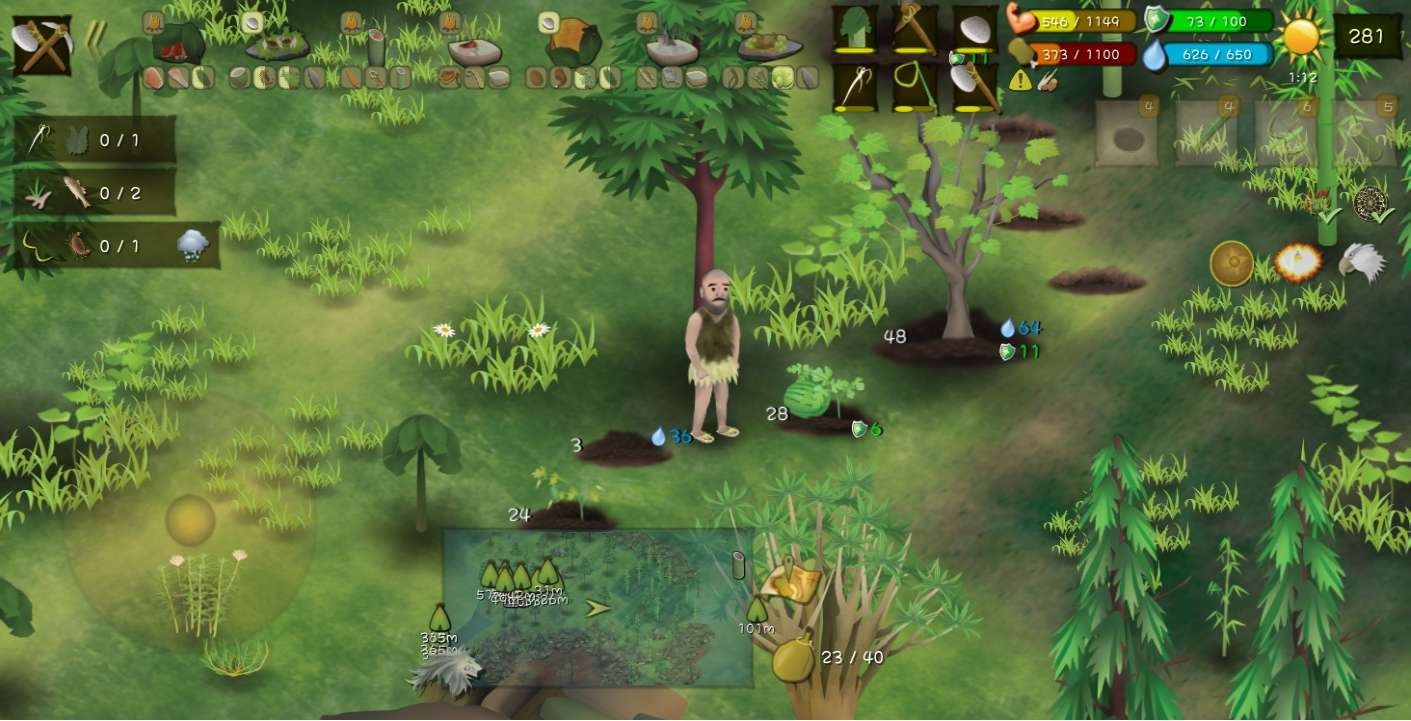The height and width of the screenshot is (721, 1411).
Task: Select the green leaf clothing slot
Action: (x=855, y=30)
